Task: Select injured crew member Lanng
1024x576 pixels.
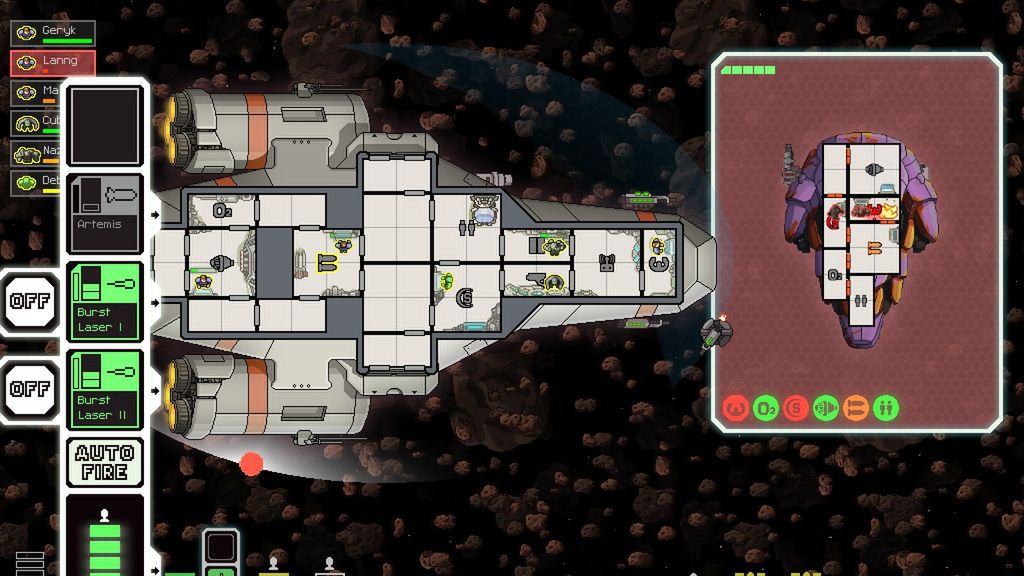Action: click(53, 63)
